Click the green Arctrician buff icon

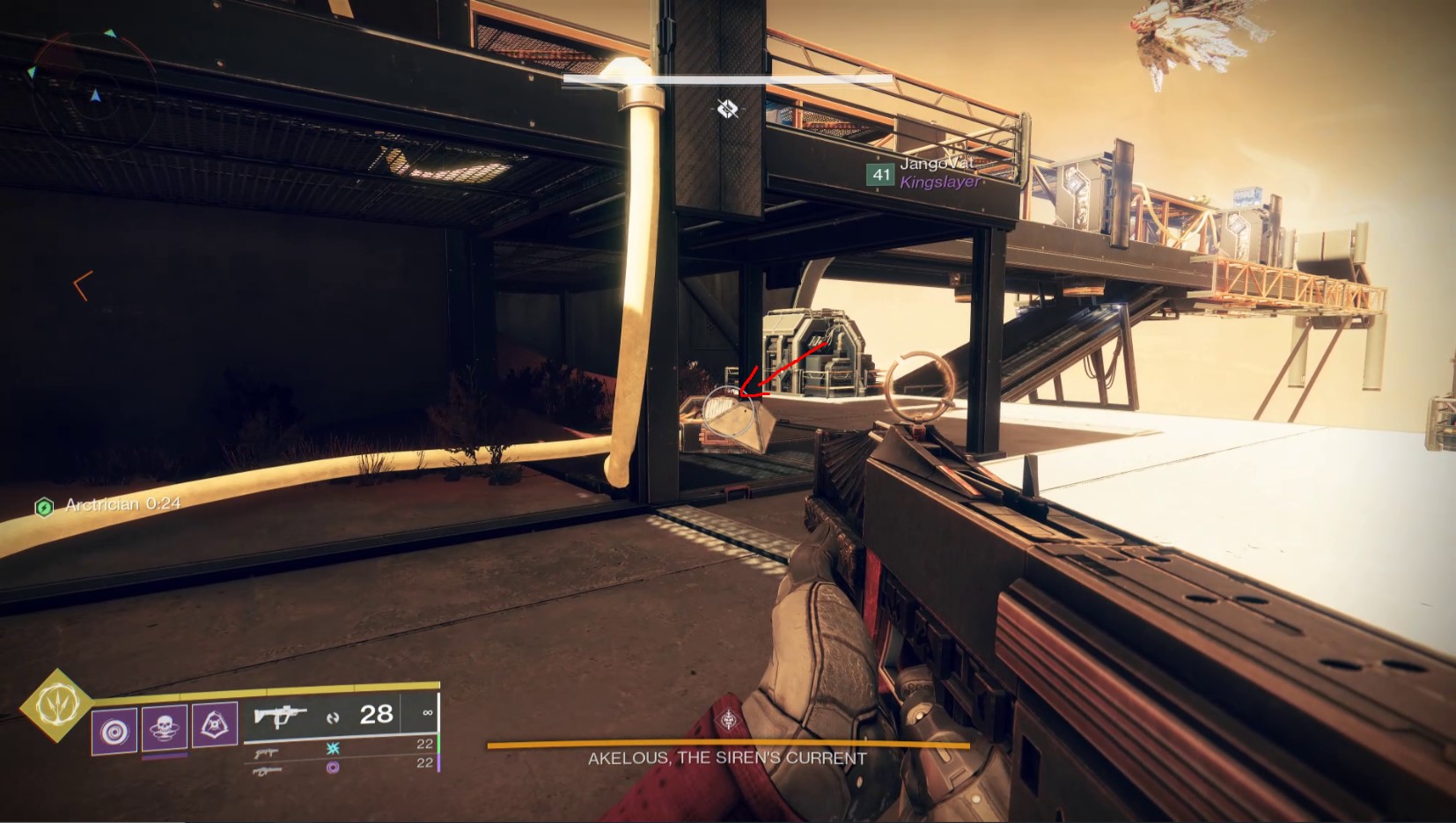(x=44, y=507)
